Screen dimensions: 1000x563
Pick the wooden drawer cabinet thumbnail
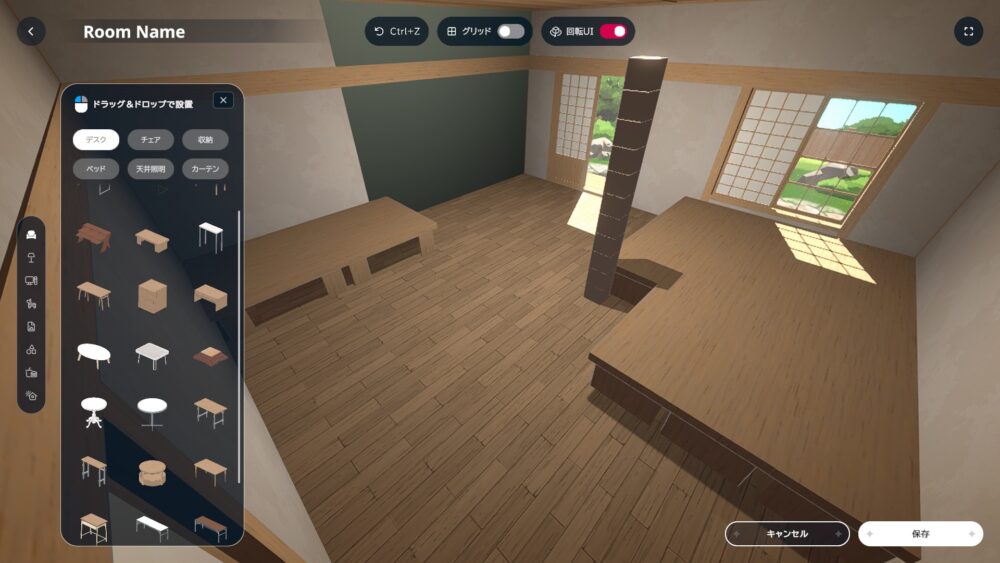click(x=152, y=295)
